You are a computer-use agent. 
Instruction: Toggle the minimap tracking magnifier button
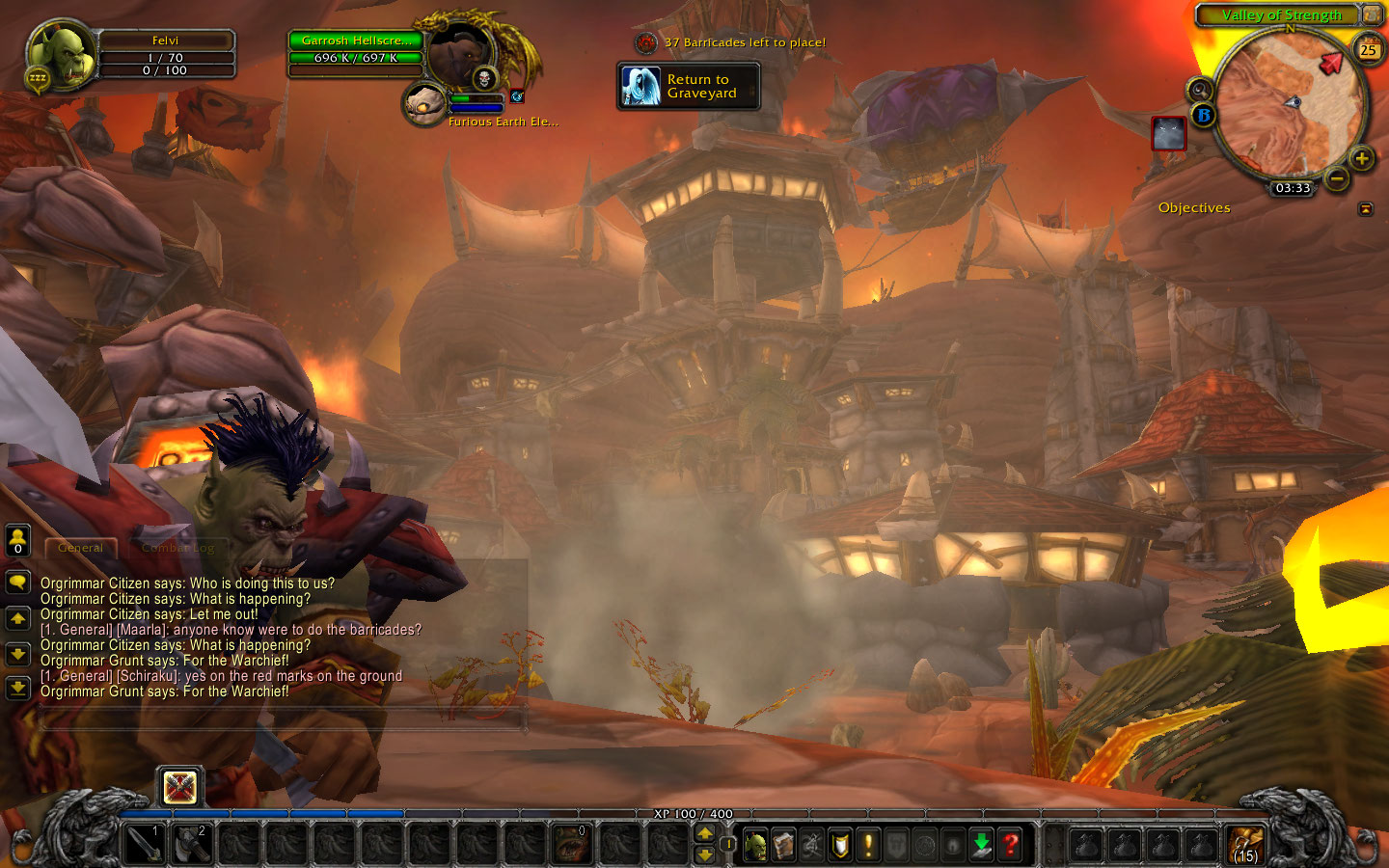point(1199,91)
